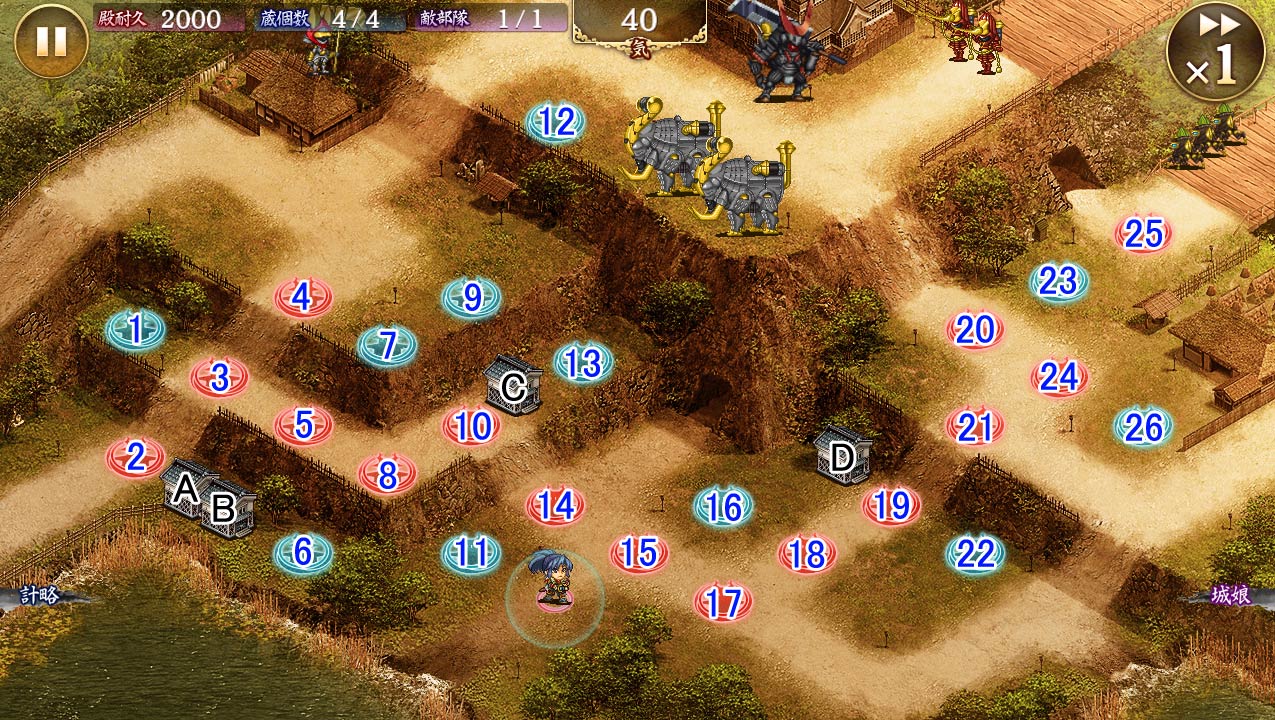Choose blue deployment tile 1

coord(136,328)
